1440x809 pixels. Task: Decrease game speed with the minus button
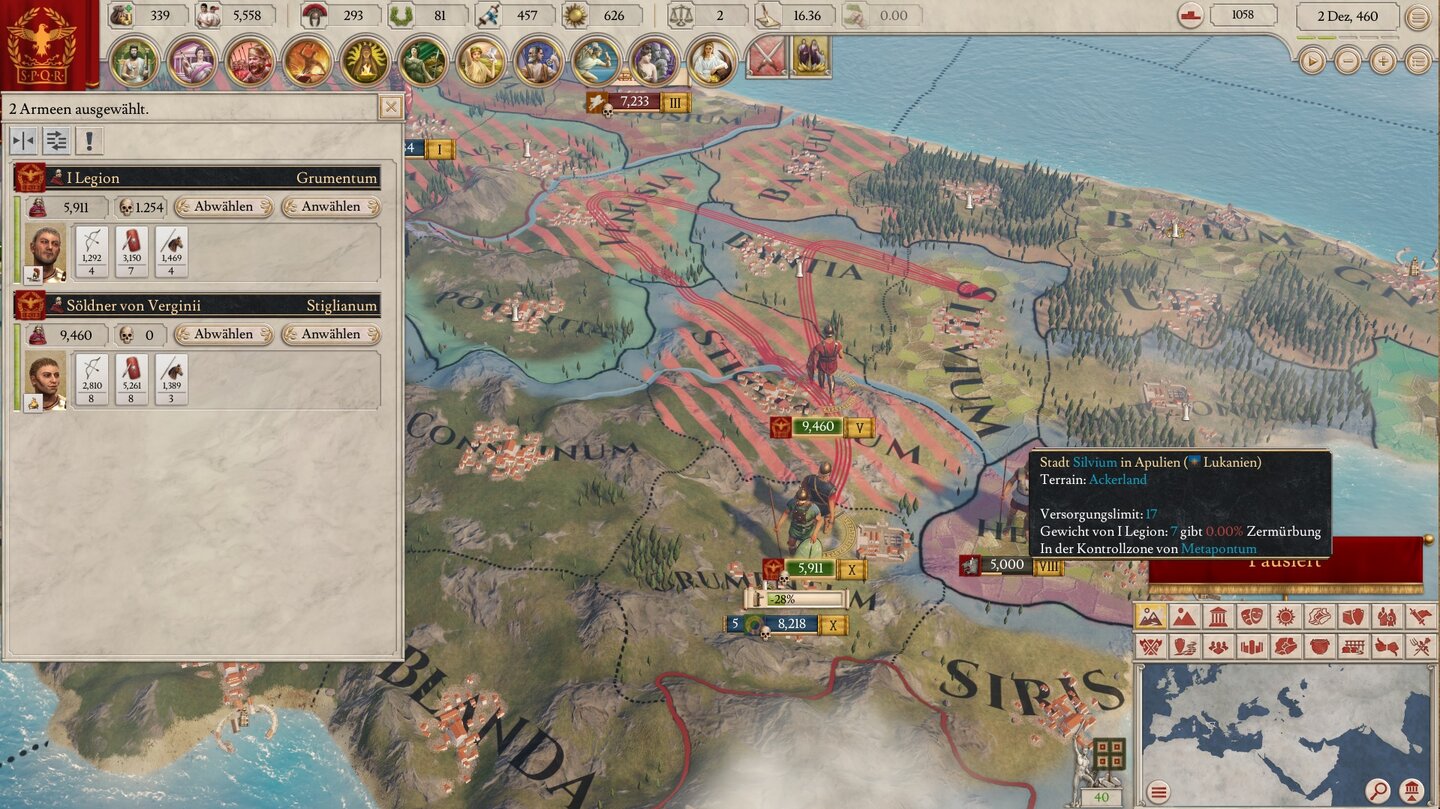1348,61
